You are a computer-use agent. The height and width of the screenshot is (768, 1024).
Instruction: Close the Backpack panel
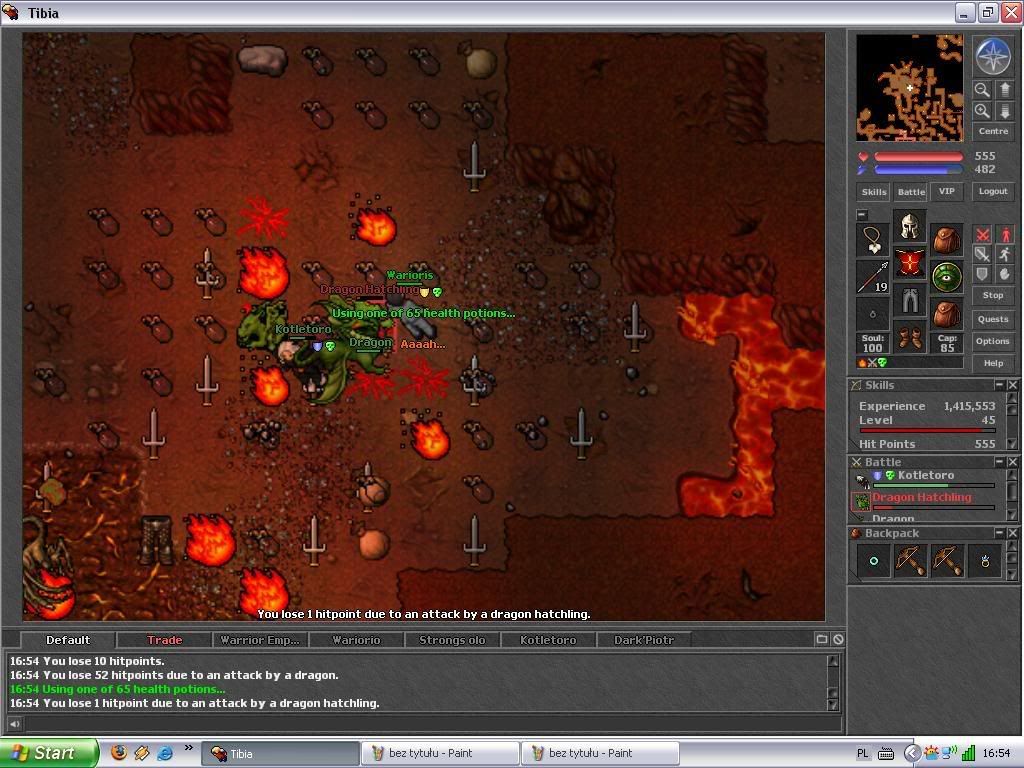point(1012,534)
